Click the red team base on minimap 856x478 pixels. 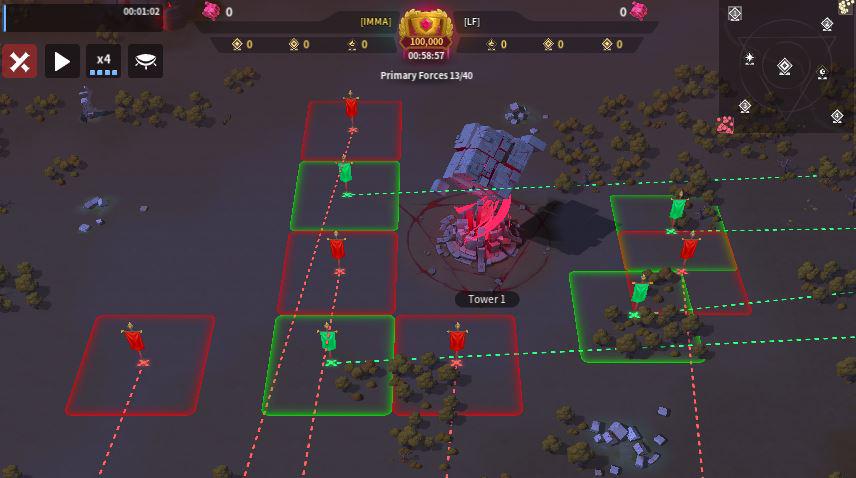[x=725, y=125]
